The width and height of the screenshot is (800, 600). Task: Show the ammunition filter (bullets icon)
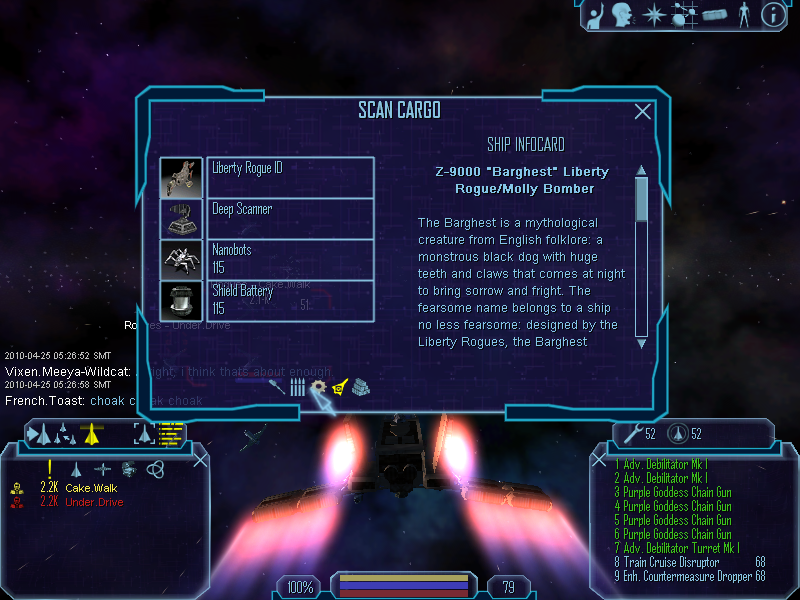click(x=297, y=387)
